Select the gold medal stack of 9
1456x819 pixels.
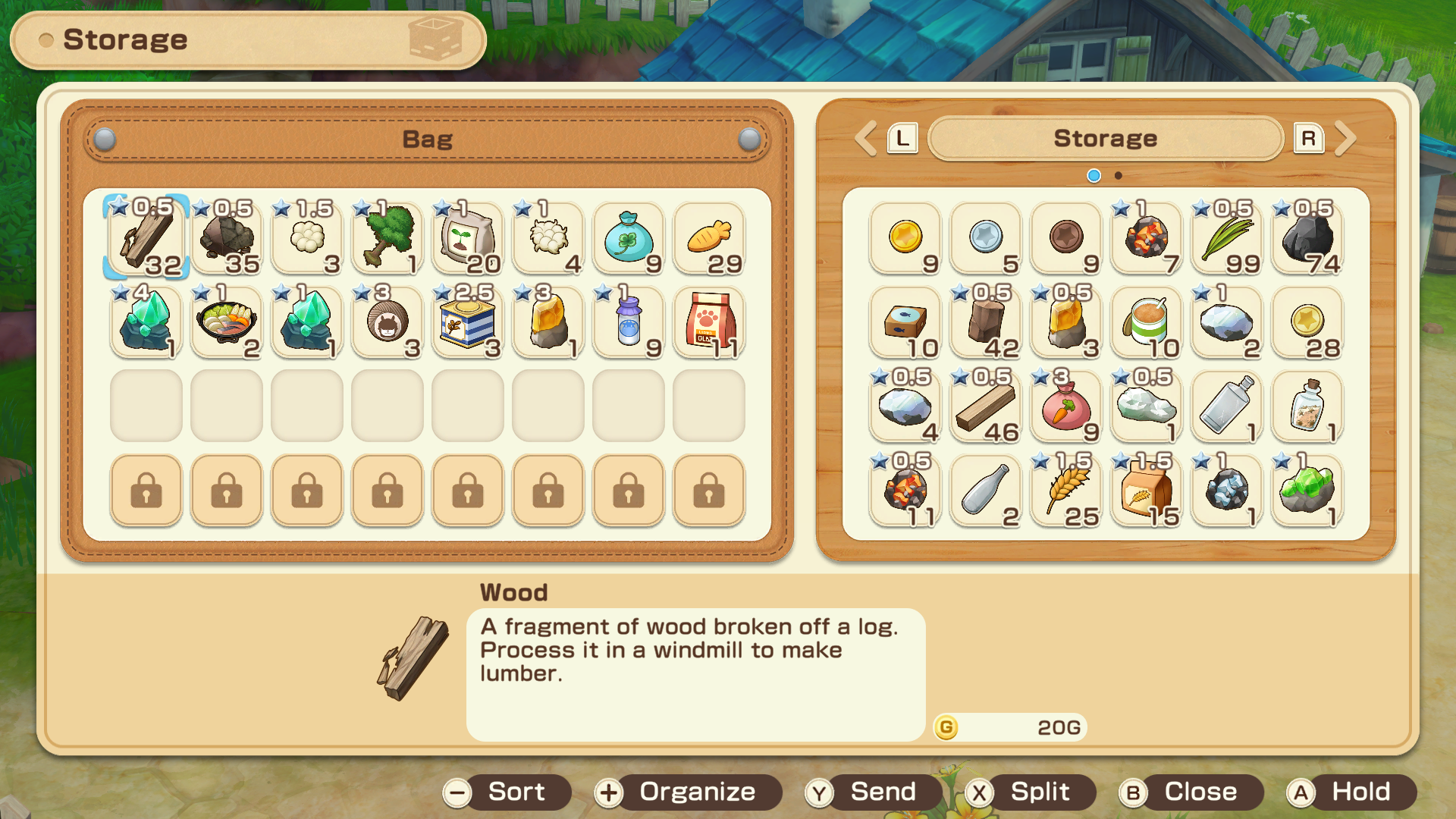pos(905,237)
